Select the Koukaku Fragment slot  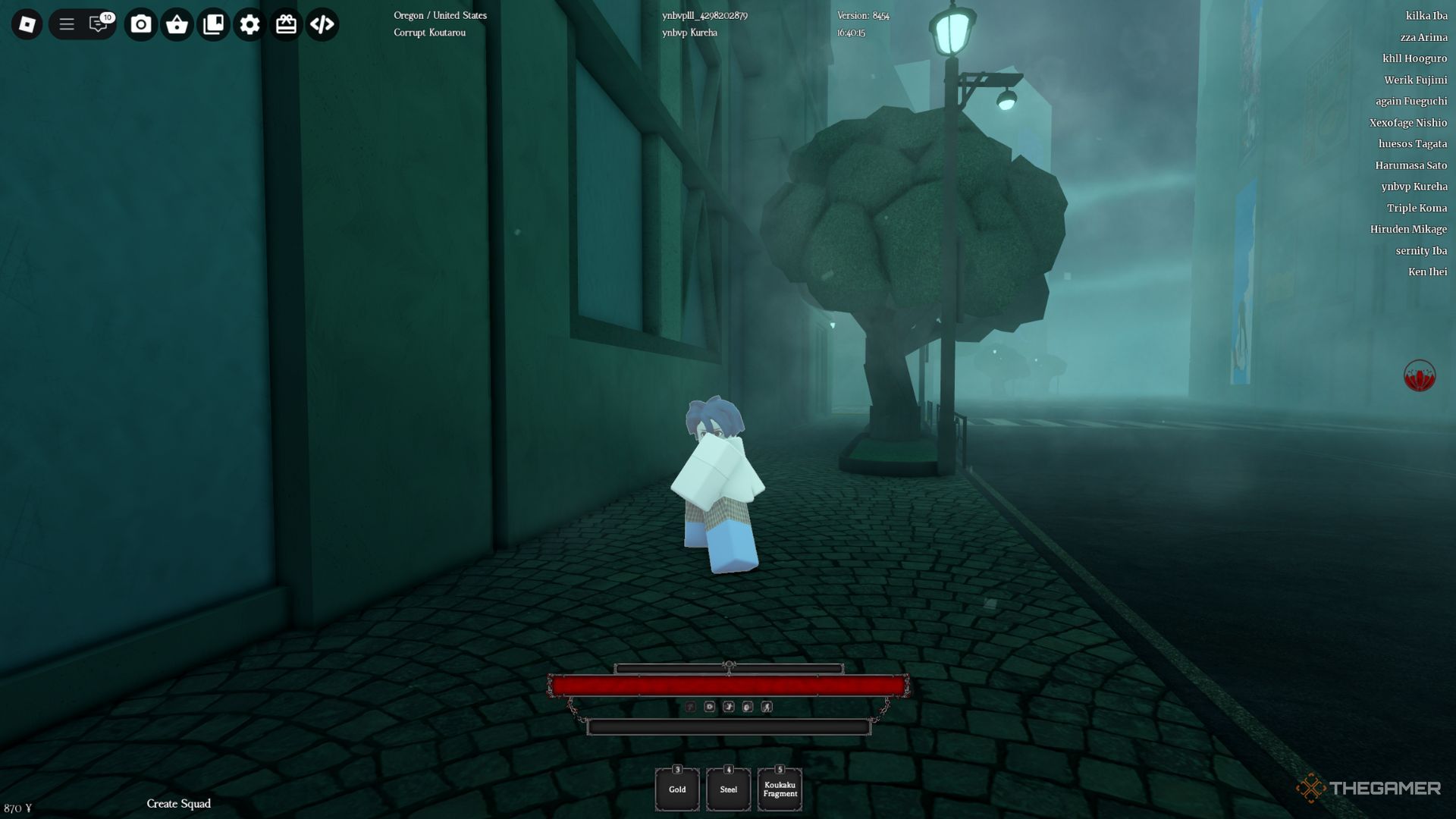pos(780,789)
